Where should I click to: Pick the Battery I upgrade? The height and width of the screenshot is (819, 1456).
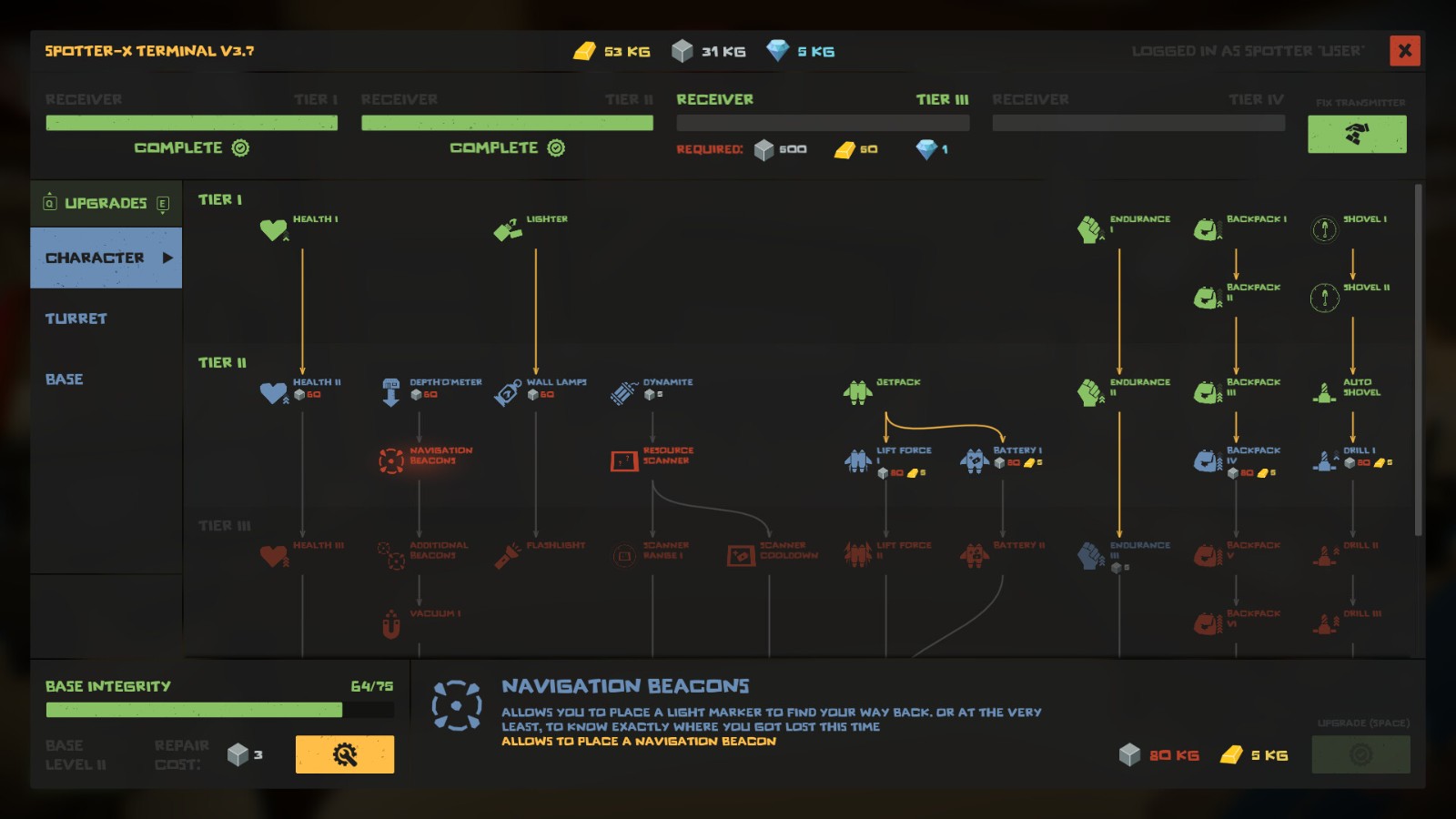[x=974, y=460]
